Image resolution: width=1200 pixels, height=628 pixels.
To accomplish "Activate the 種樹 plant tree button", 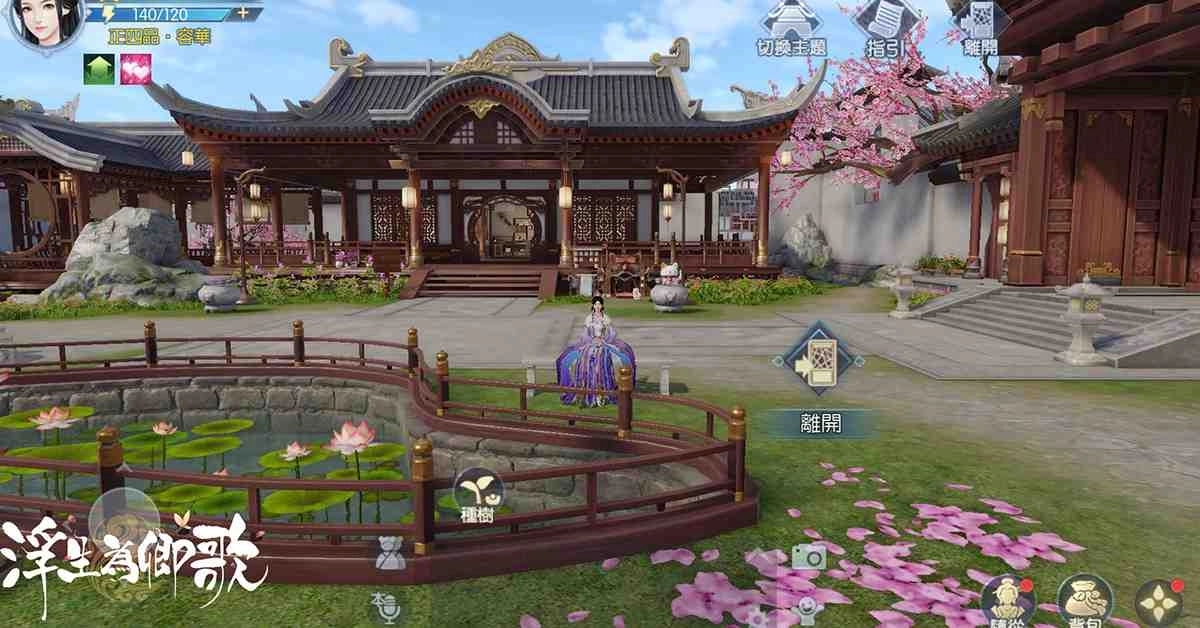I will [x=478, y=491].
